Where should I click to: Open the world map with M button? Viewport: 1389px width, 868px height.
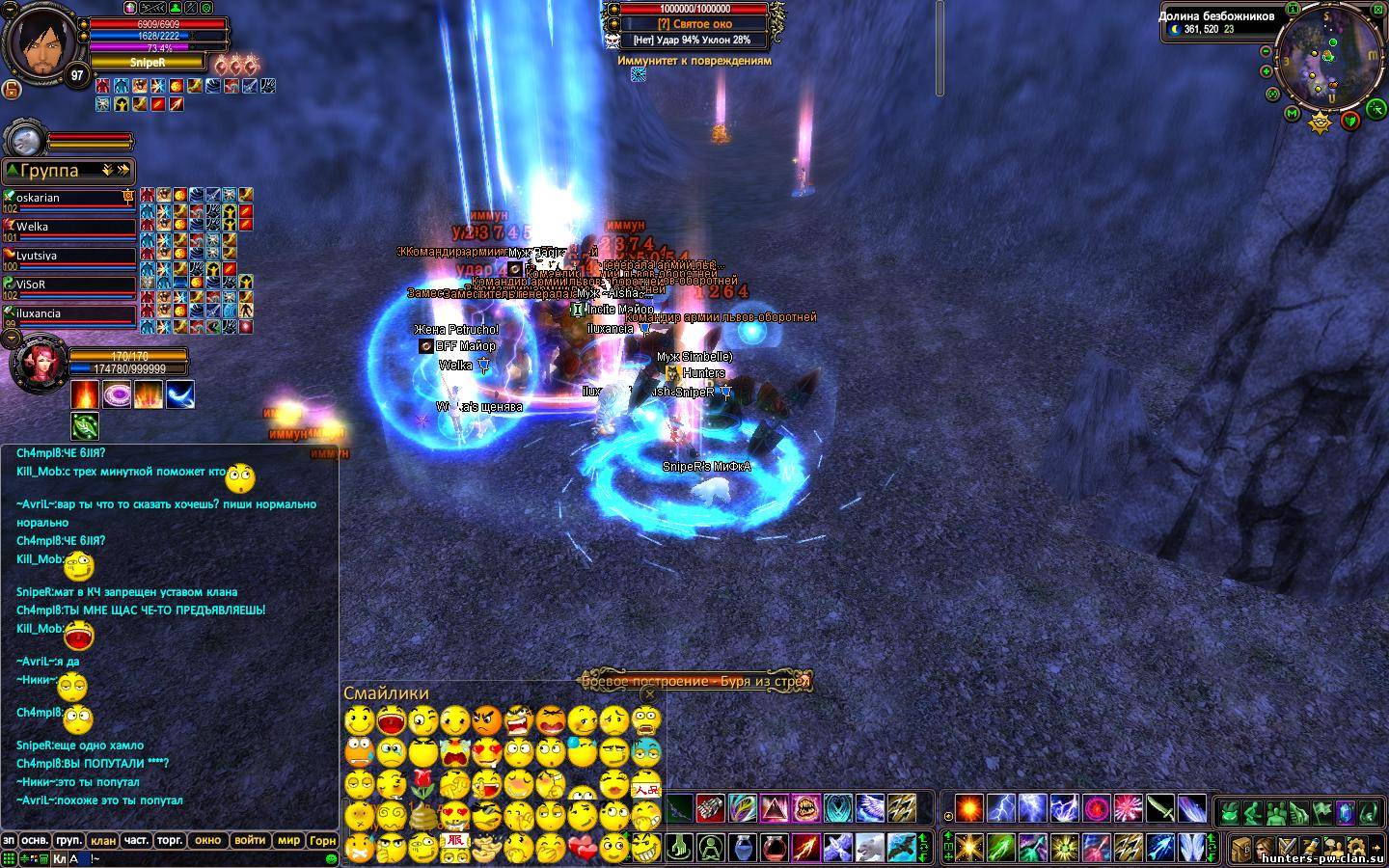[1293, 114]
